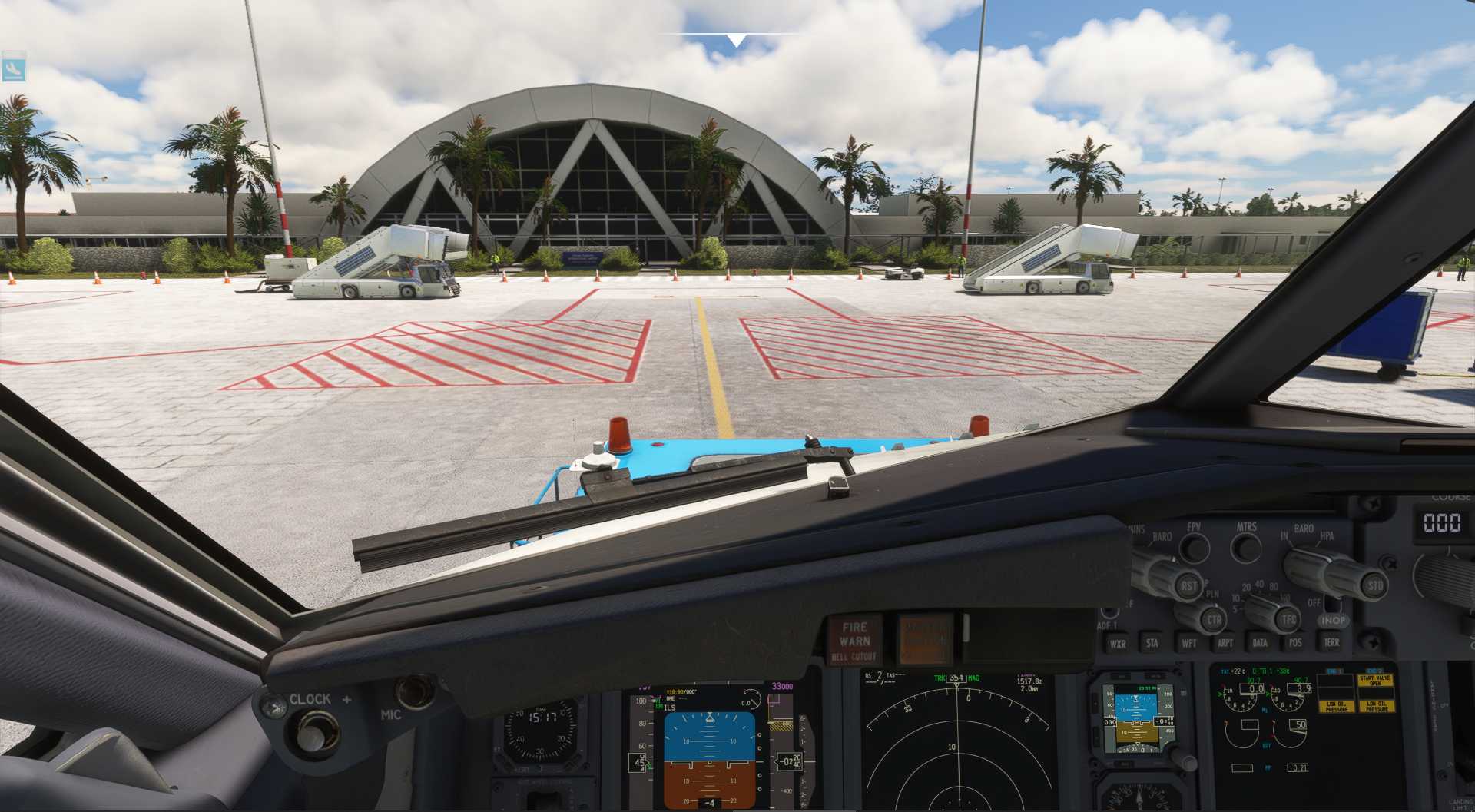The image size is (1475, 812).
Task: Activate the STA map button
Action: [1152, 643]
